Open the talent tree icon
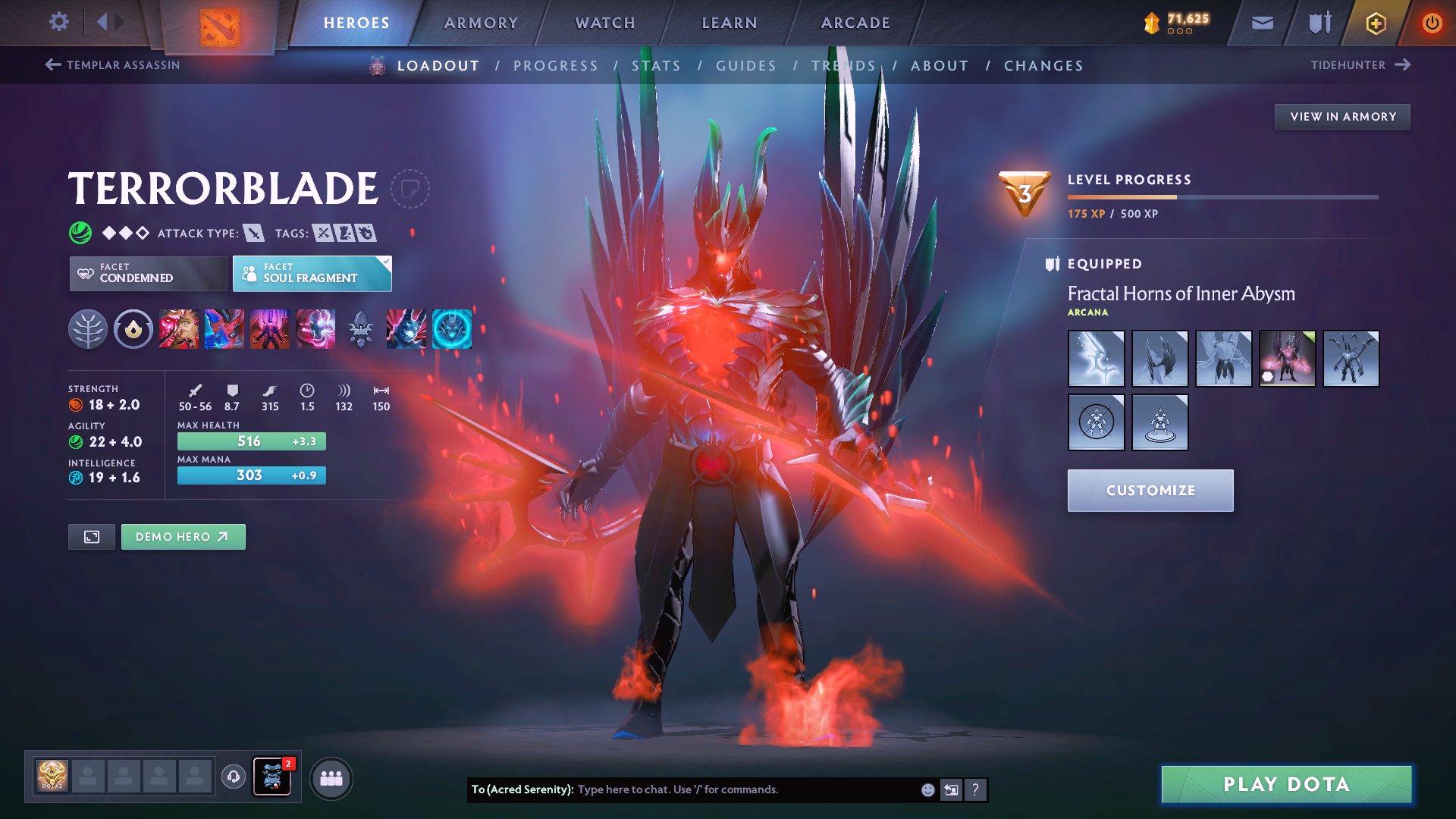The width and height of the screenshot is (1456, 819). [88, 329]
